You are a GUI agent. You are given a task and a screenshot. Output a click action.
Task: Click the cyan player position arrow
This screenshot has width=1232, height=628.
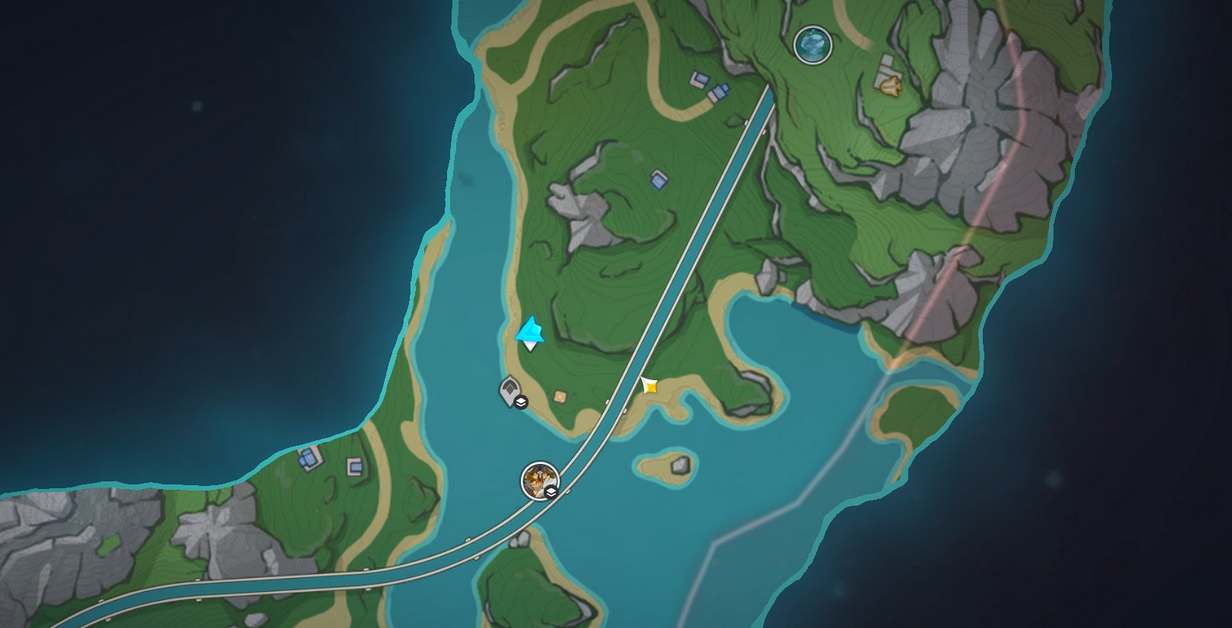530,332
